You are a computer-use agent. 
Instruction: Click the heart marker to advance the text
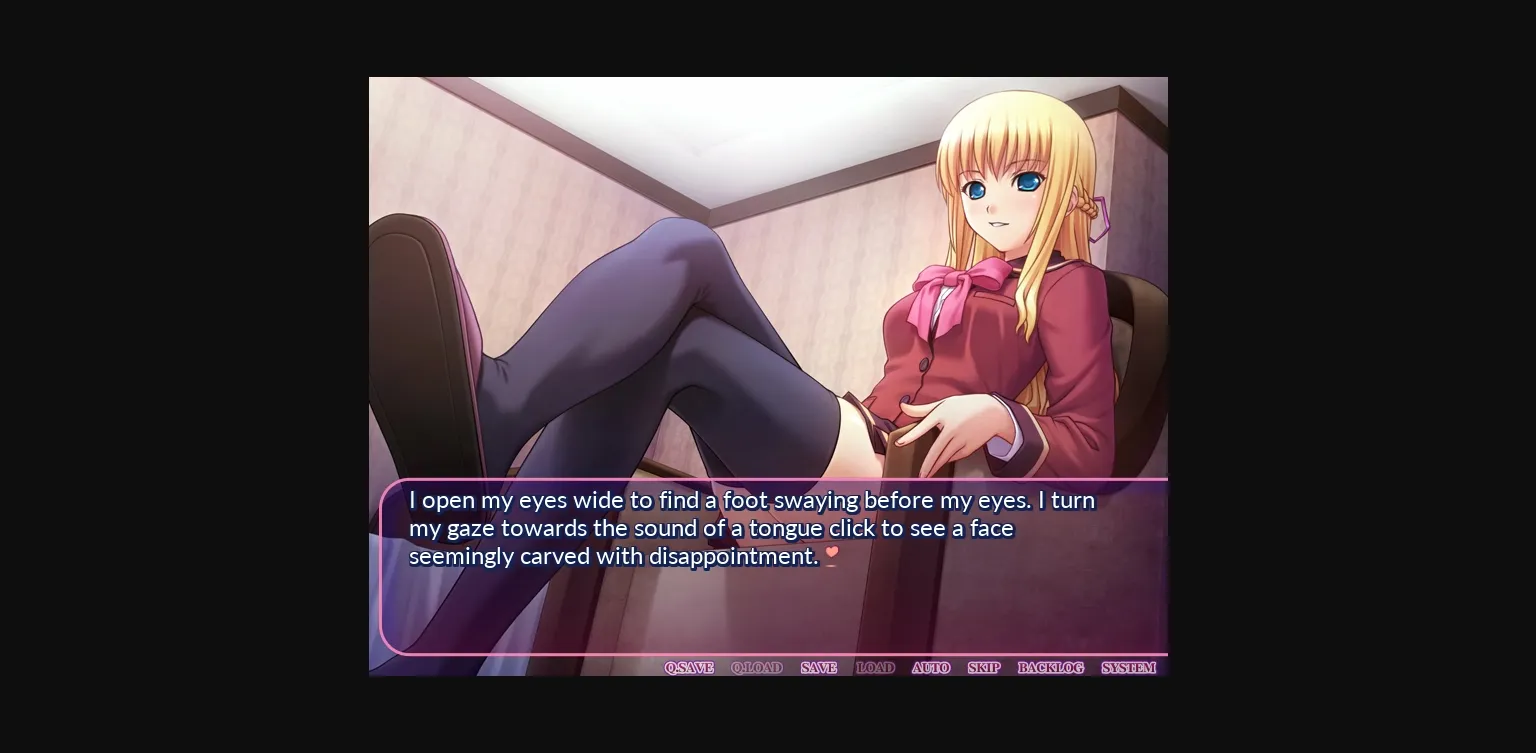pos(832,552)
